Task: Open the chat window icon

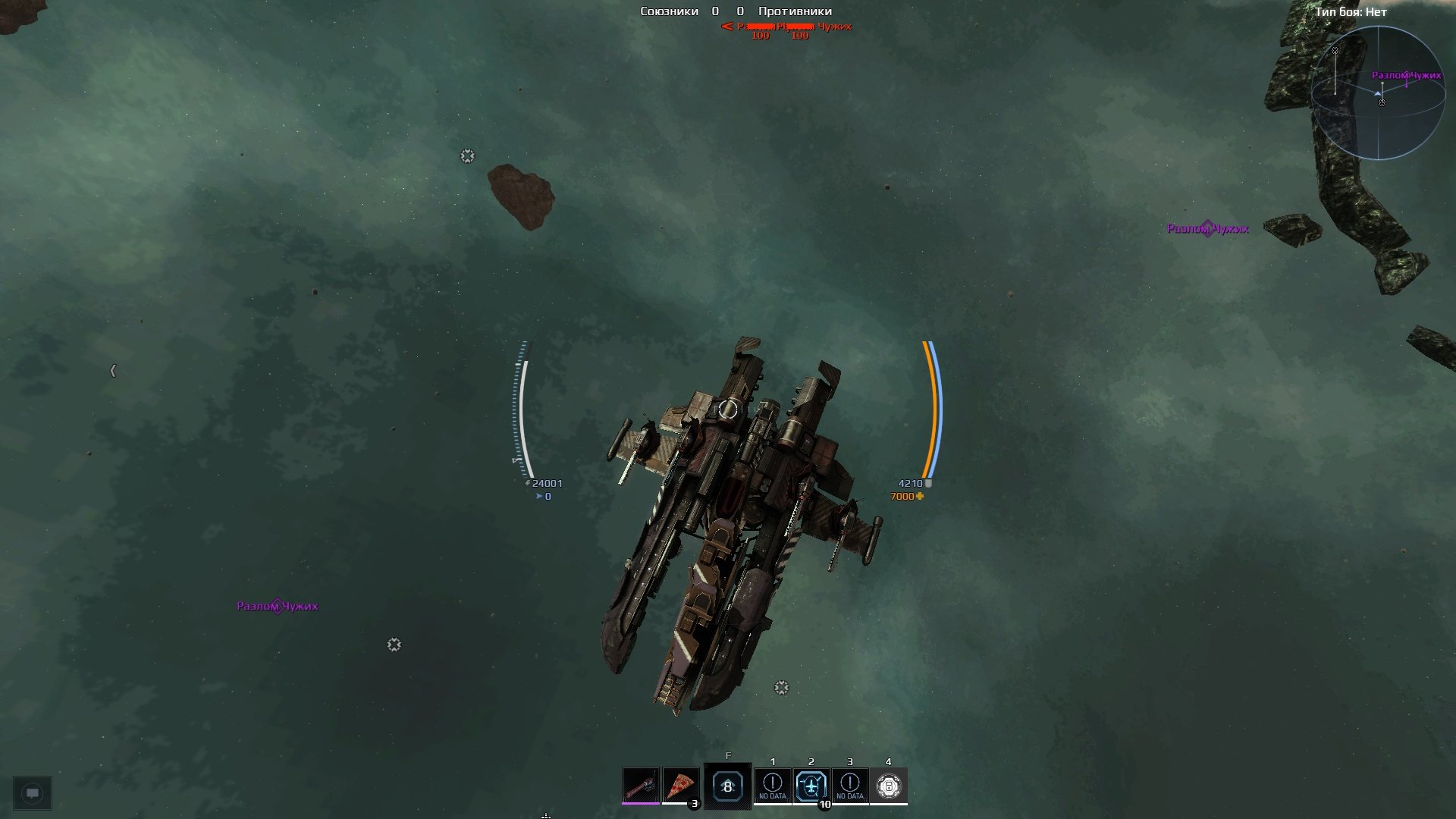Action: (x=33, y=793)
